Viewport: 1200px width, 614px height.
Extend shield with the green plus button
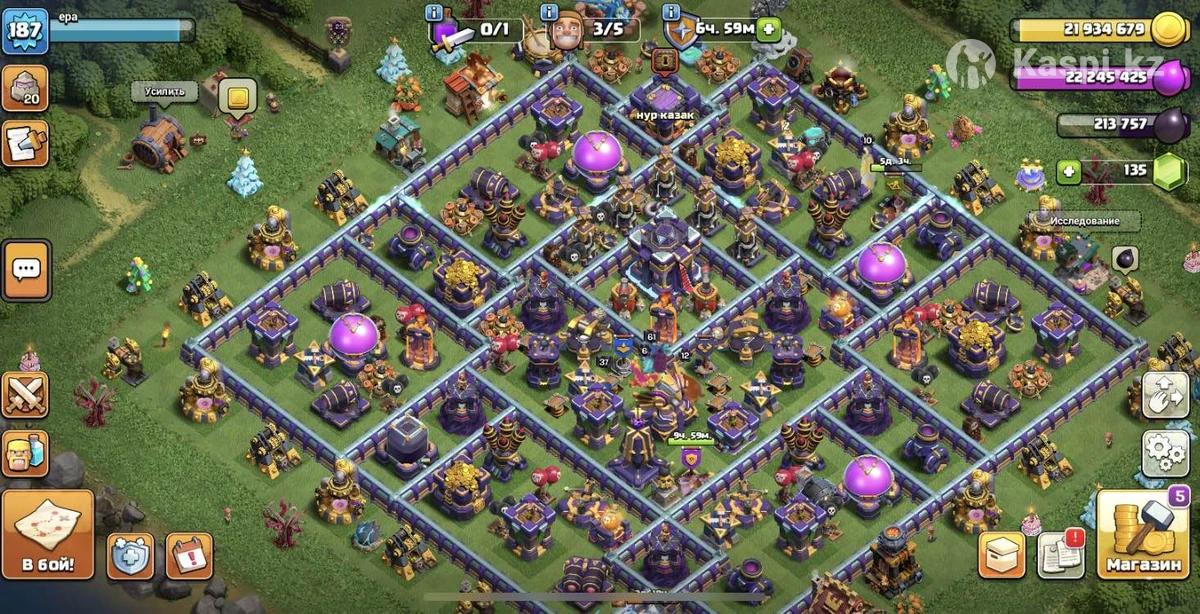click(x=768, y=28)
